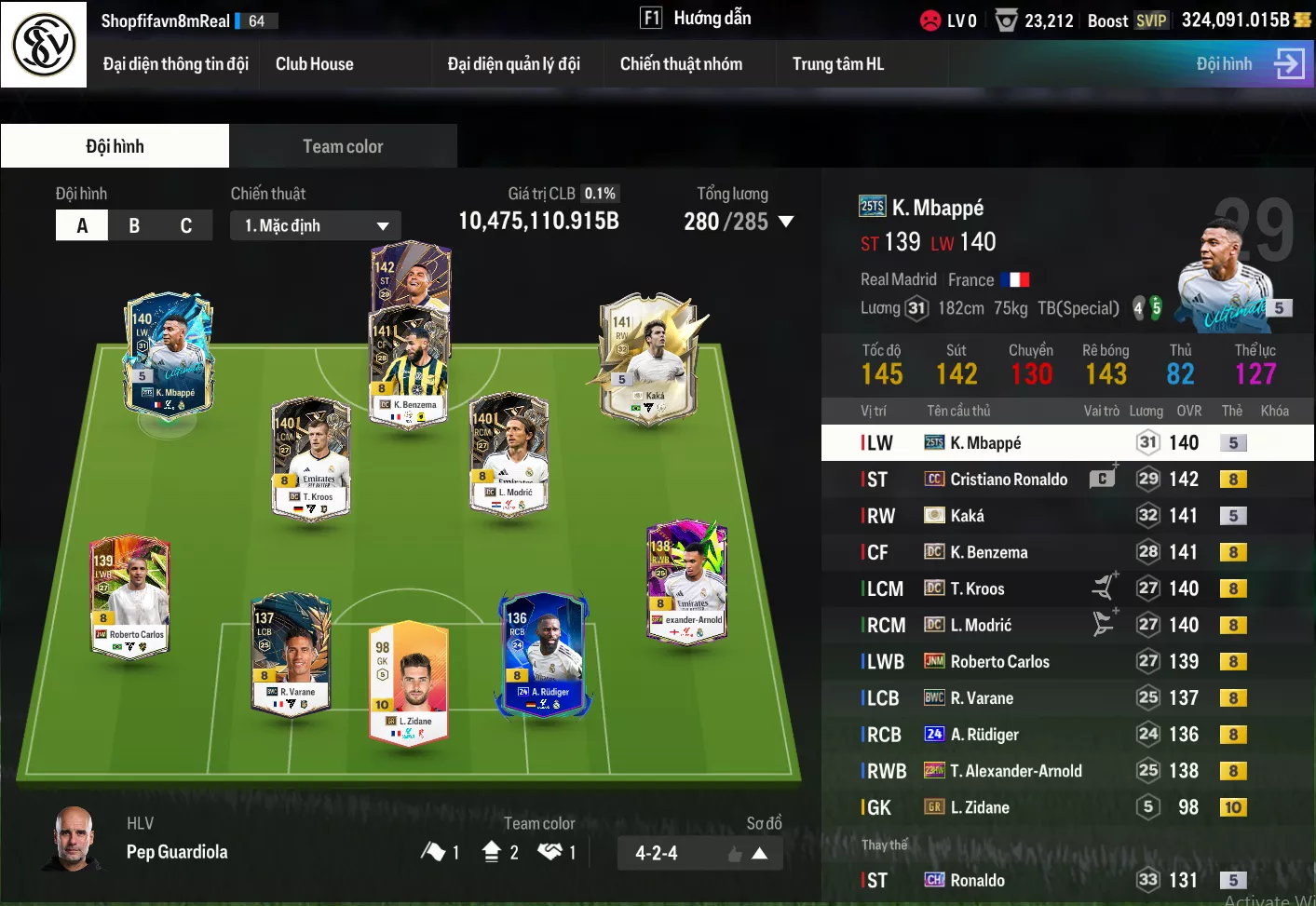Open the Mặc định tactics dropdown

click(315, 225)
